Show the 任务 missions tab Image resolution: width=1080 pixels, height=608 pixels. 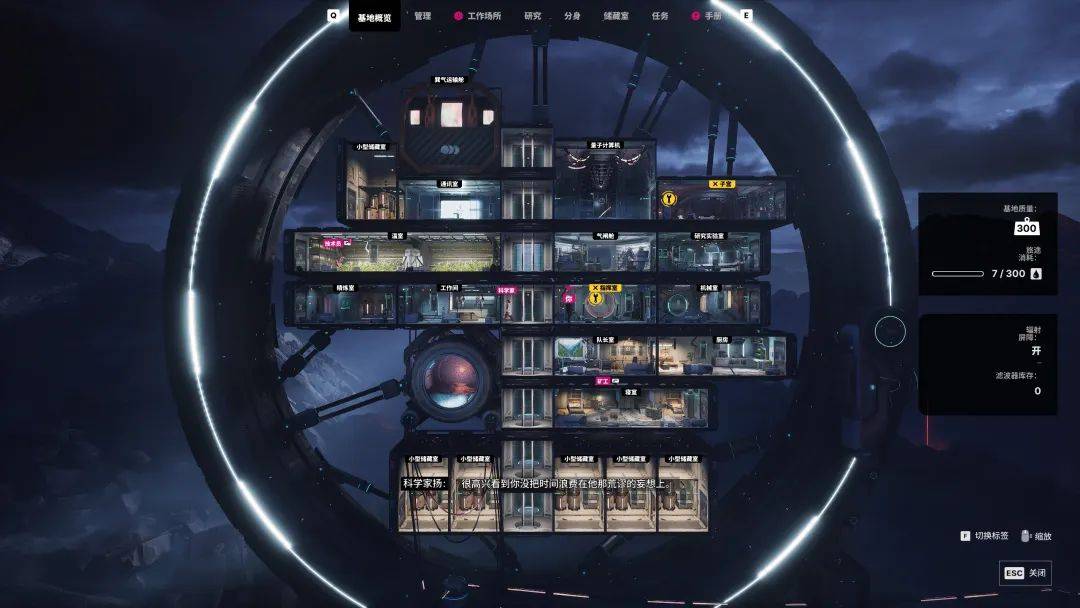pyautogui.click(x=660, y=16)
